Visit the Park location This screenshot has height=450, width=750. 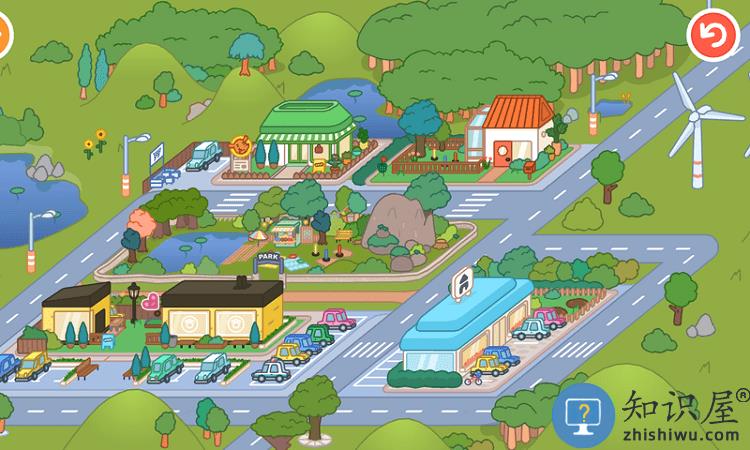coord(270,258)
